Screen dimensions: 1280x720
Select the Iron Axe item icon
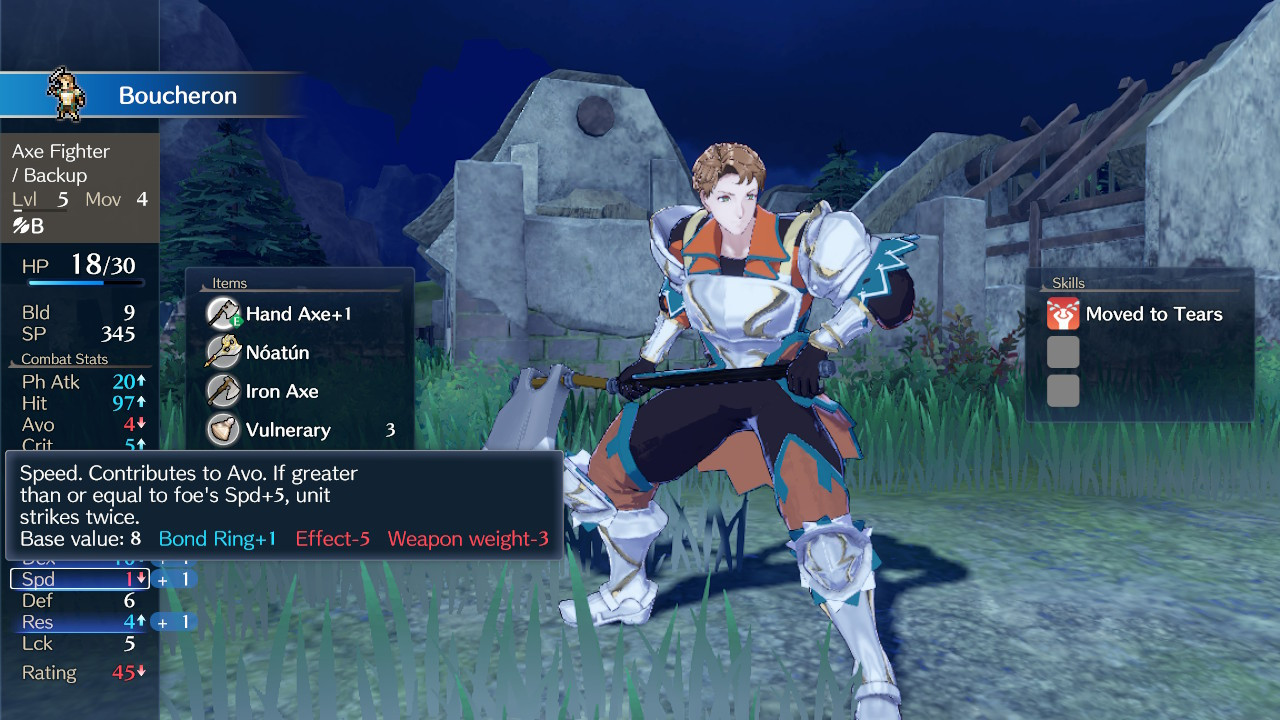click(222, 391)
